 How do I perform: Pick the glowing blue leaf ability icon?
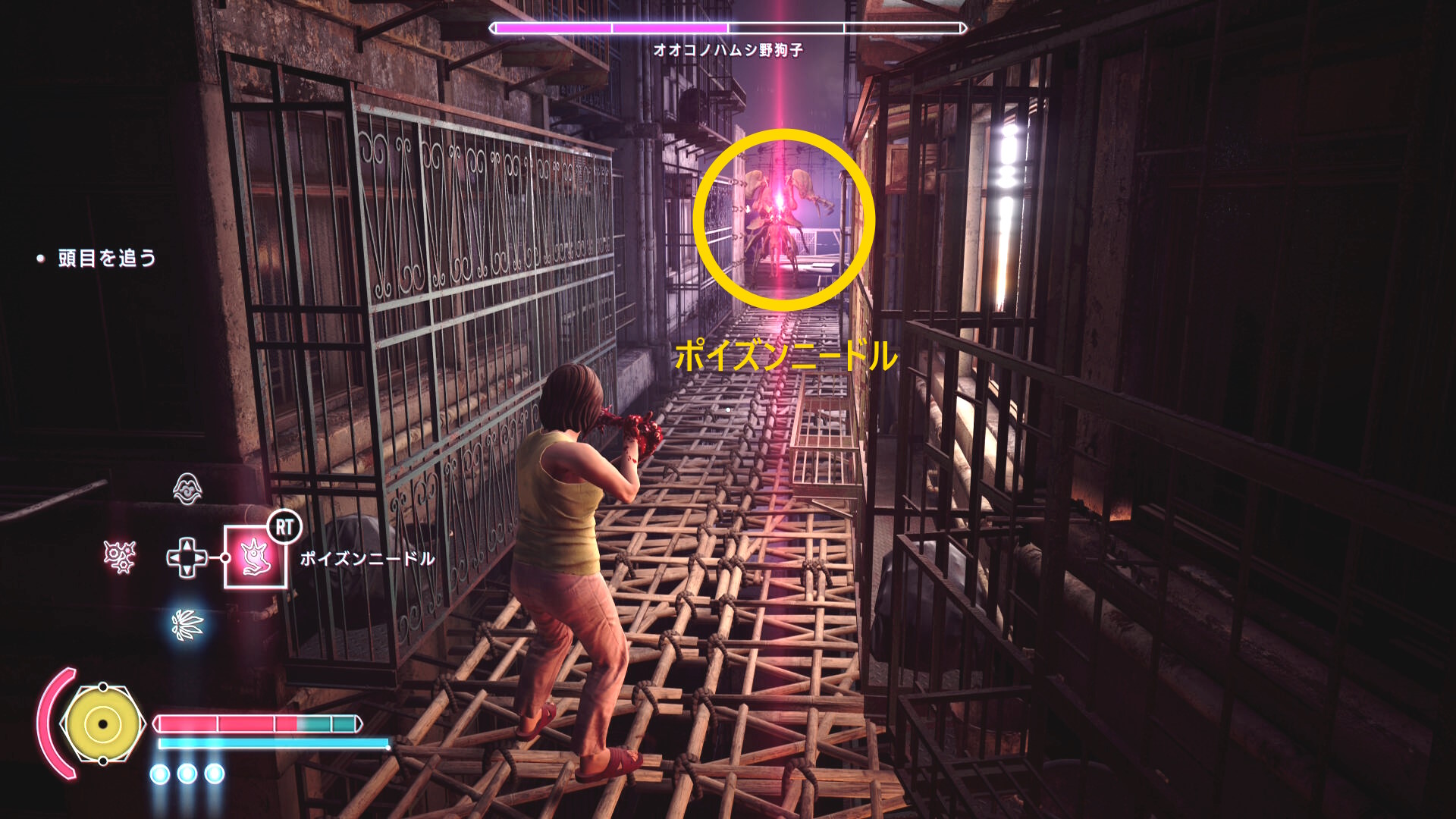point(187,625)
